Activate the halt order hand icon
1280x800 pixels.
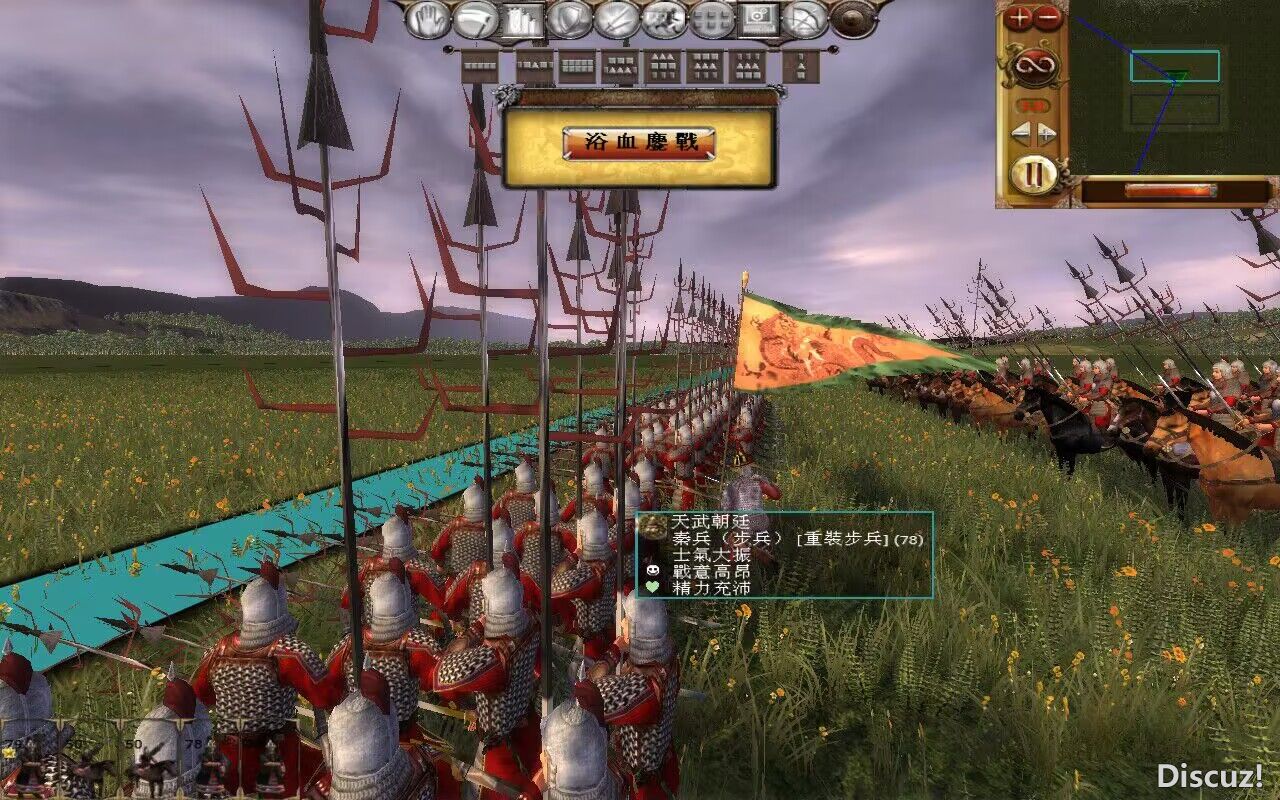[430, 19]
